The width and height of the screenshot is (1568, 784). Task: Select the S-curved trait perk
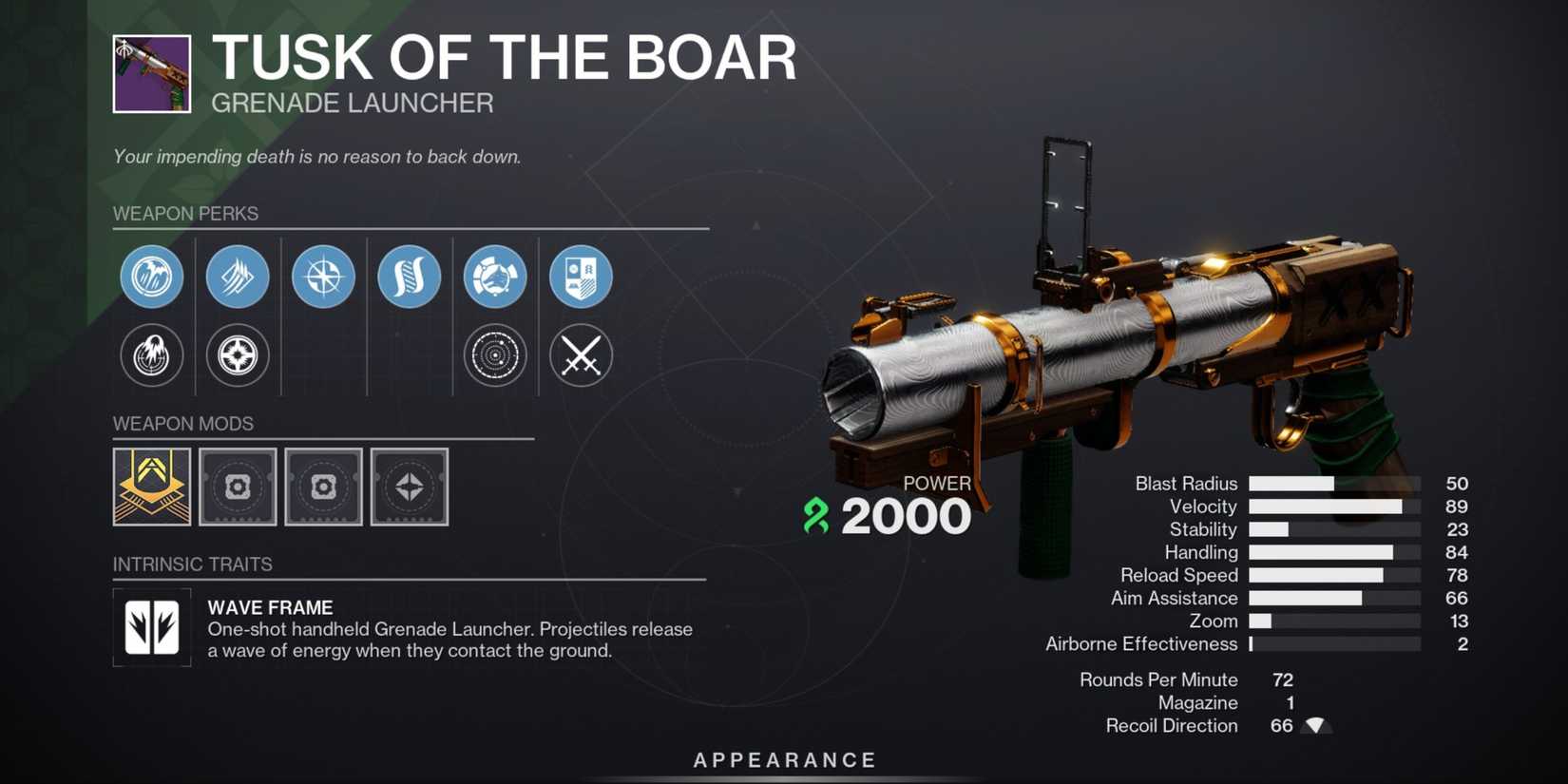click(x=409, y=277)
